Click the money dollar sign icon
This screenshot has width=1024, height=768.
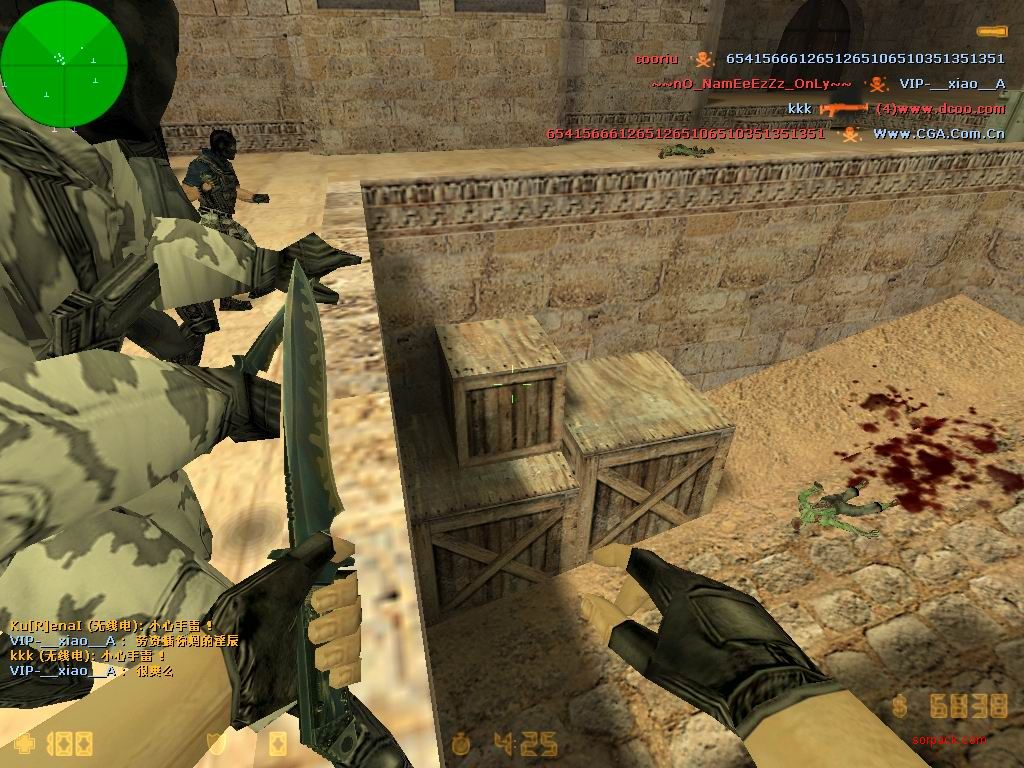pos(900,707)
